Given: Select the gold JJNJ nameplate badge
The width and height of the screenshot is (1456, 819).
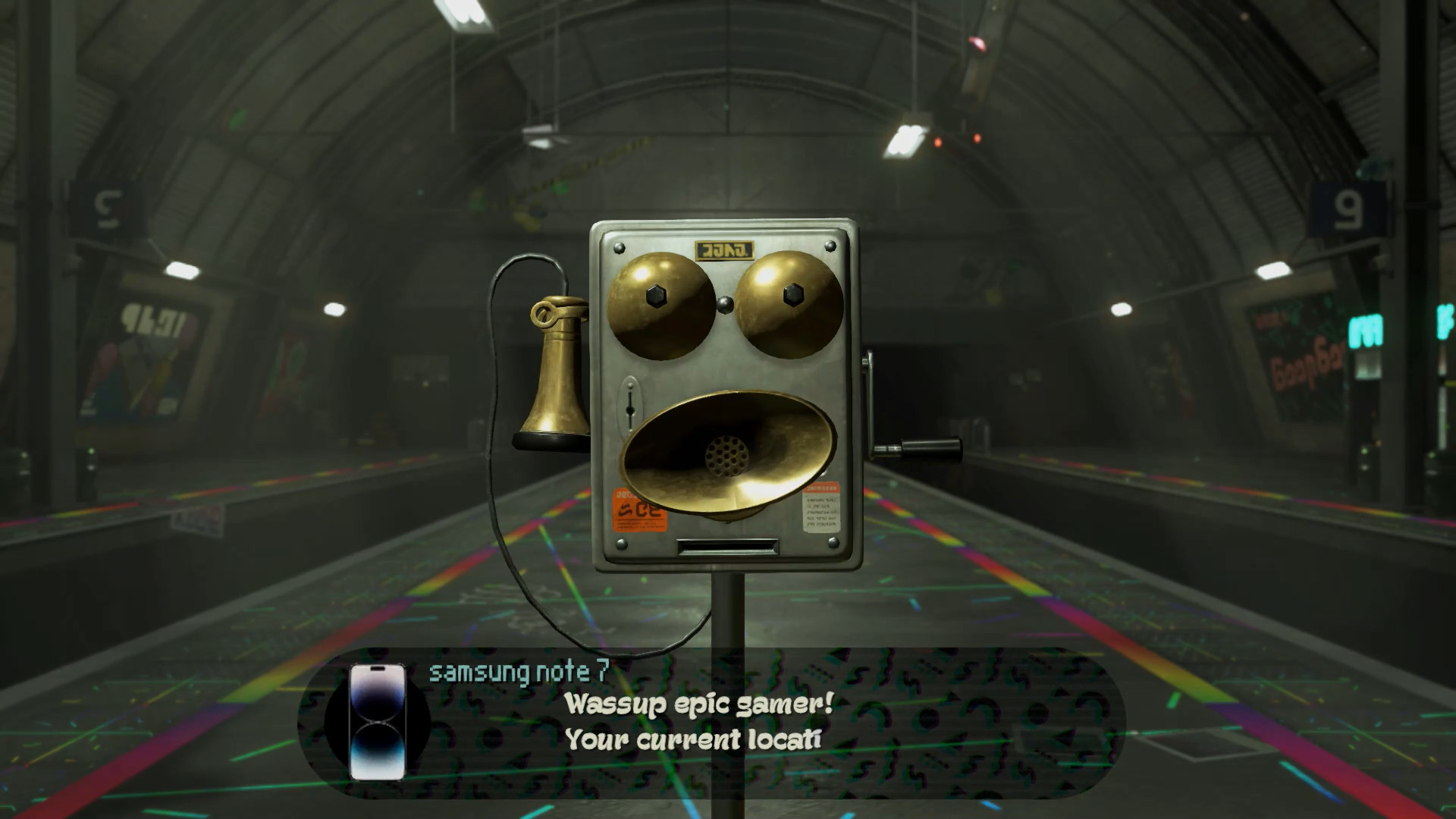Looking at the screenshot, I should point(723,246).
